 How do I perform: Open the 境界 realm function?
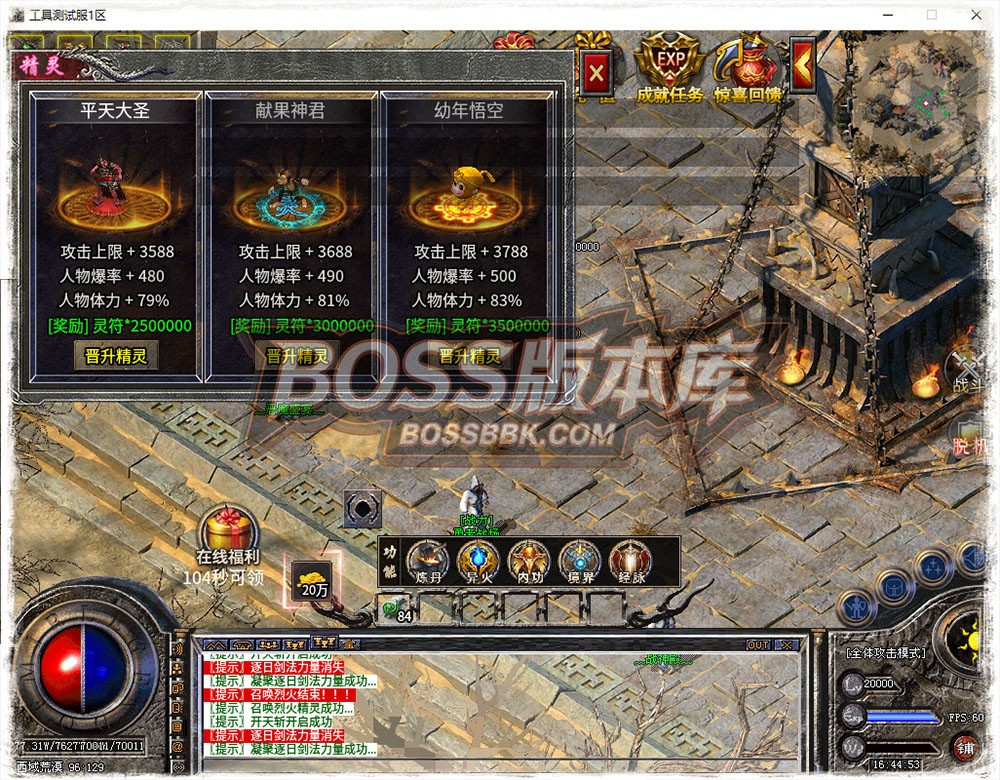(579, 561)
